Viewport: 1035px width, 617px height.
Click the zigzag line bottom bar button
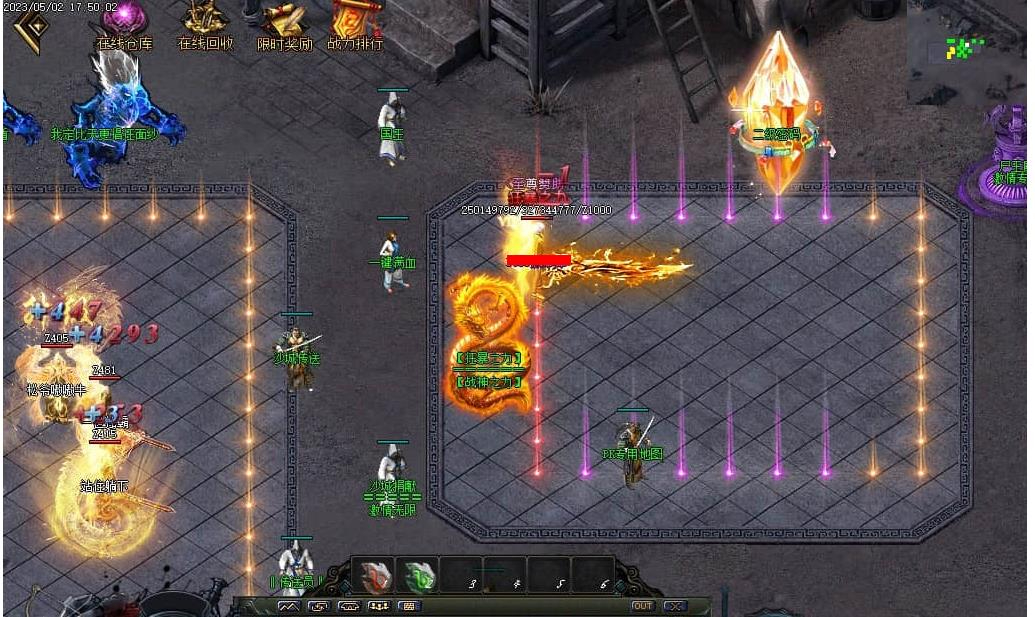coord(289,606)
